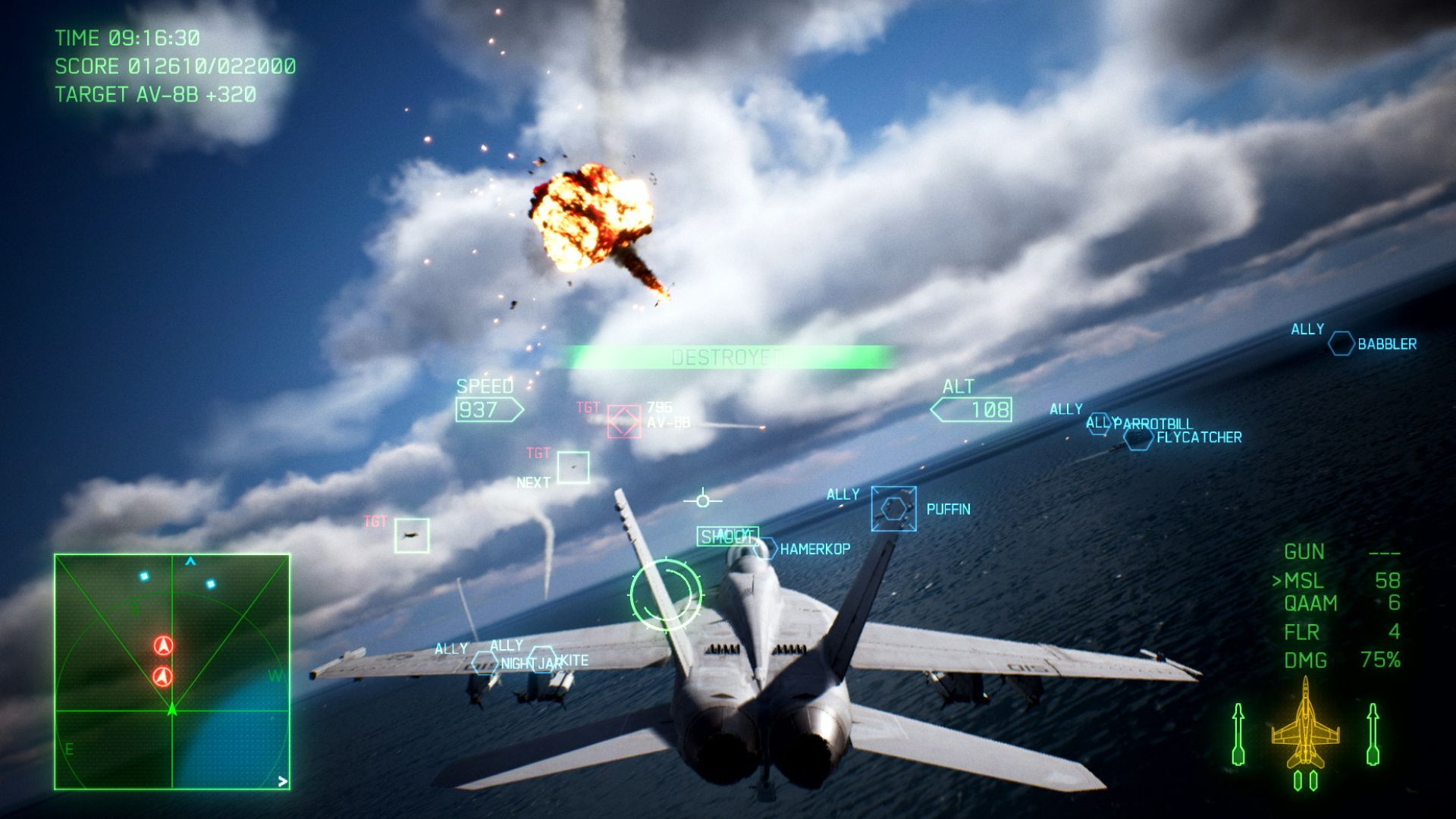
Task: Click the ALT indicator chevron
Action: (x=973, y=408)
